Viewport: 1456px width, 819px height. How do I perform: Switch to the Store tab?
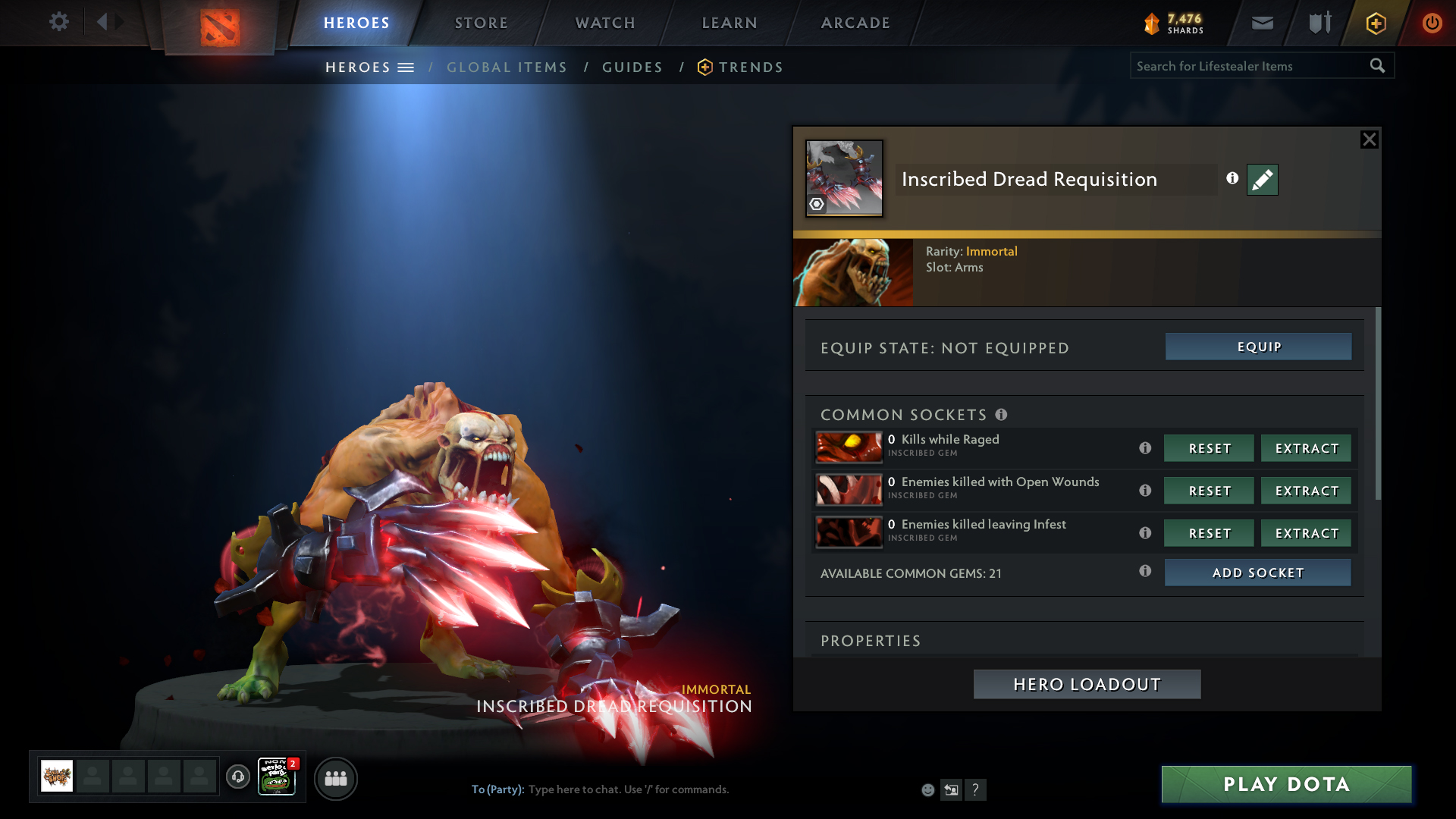(x=482, y=23)
